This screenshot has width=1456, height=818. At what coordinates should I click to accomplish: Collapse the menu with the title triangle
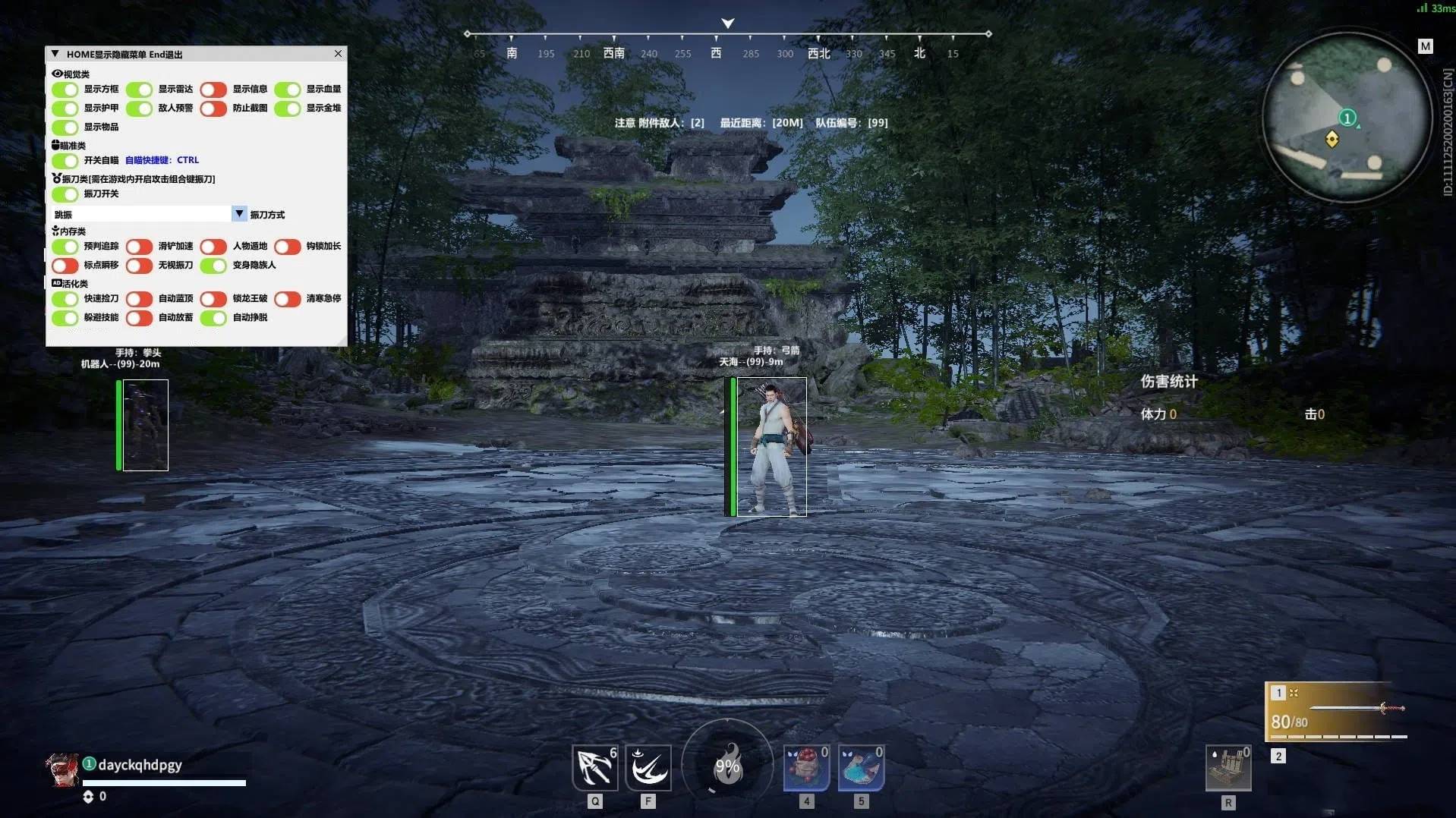point(54,53)
